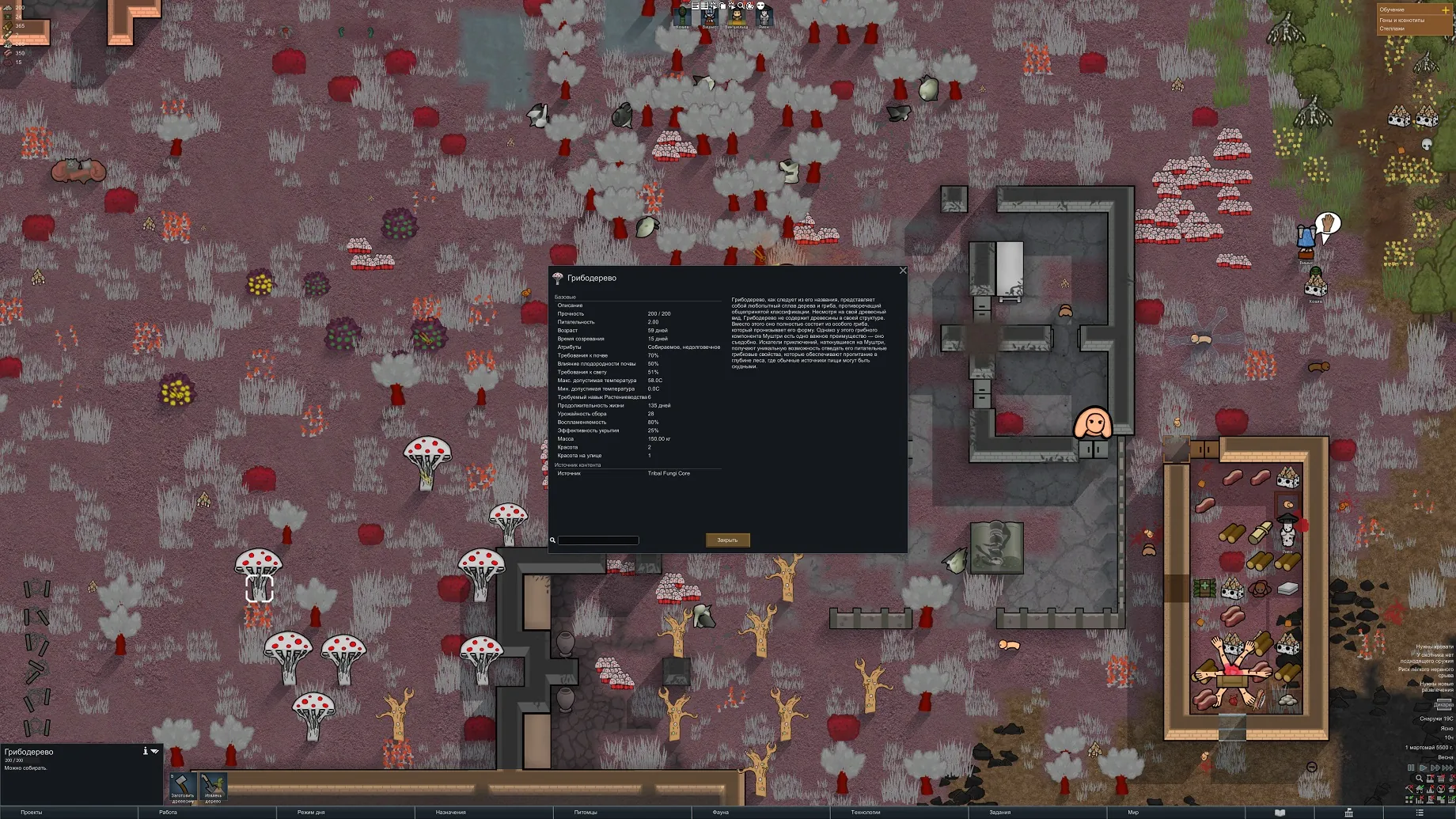Image resolution: width=1456 pixels, height=819 pixels.
Task: Switch to the Мир world tab
Action: [1133, 813]
